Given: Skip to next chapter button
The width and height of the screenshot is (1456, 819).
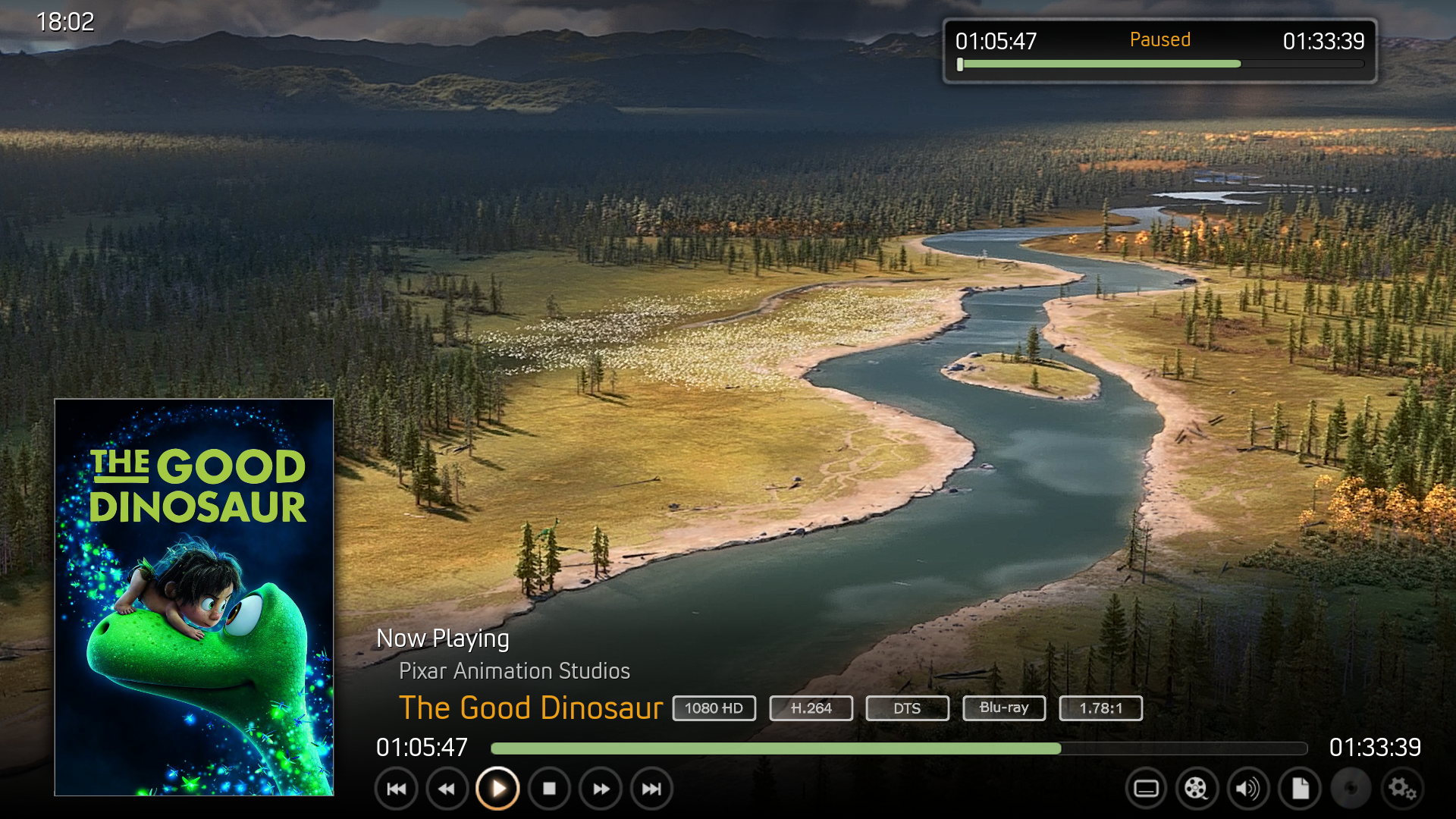Looking at the screenshot, I should pyautogui.click(x=651, y=789).
